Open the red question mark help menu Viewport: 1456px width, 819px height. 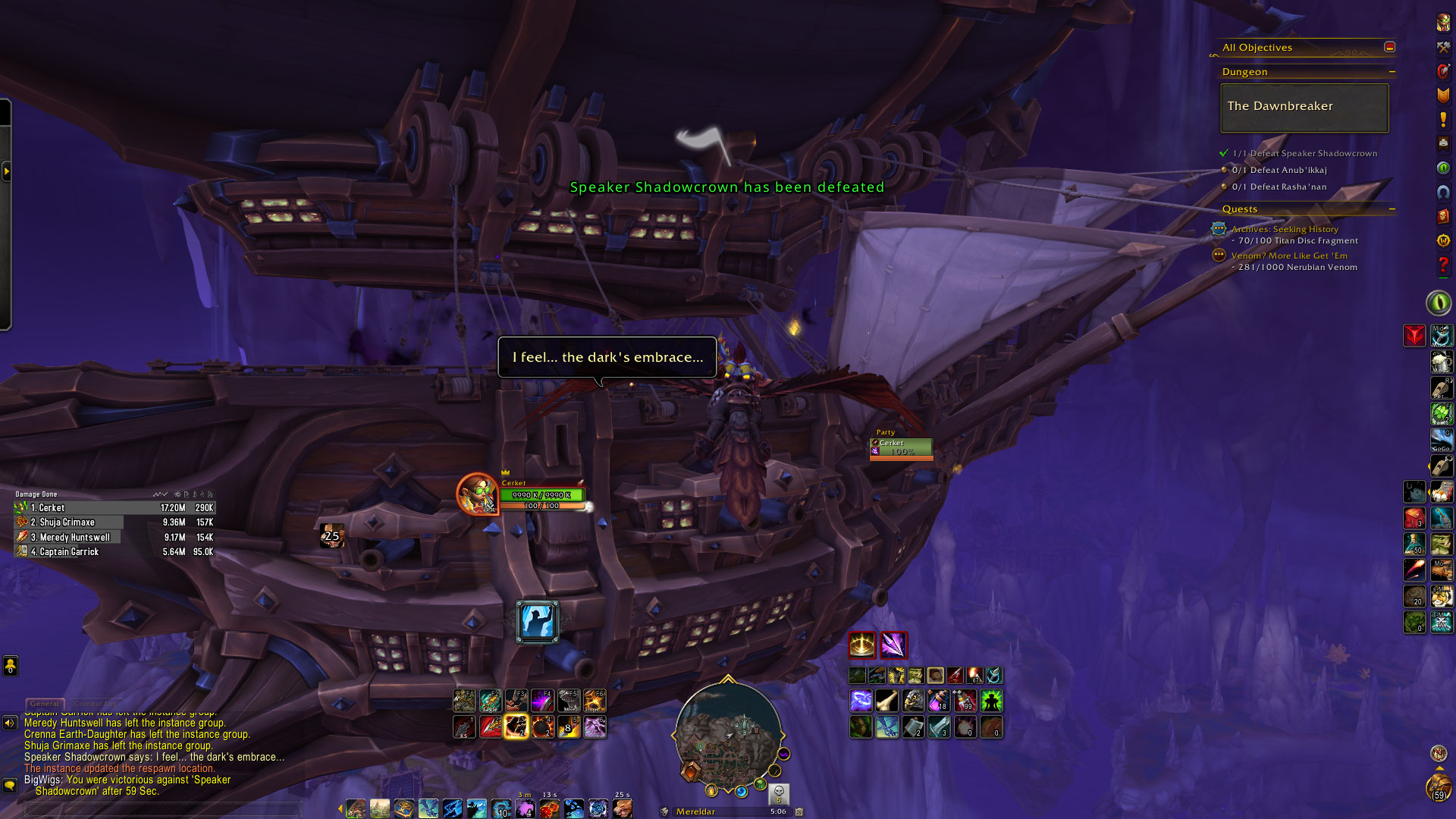click(x=1443, y=265)
